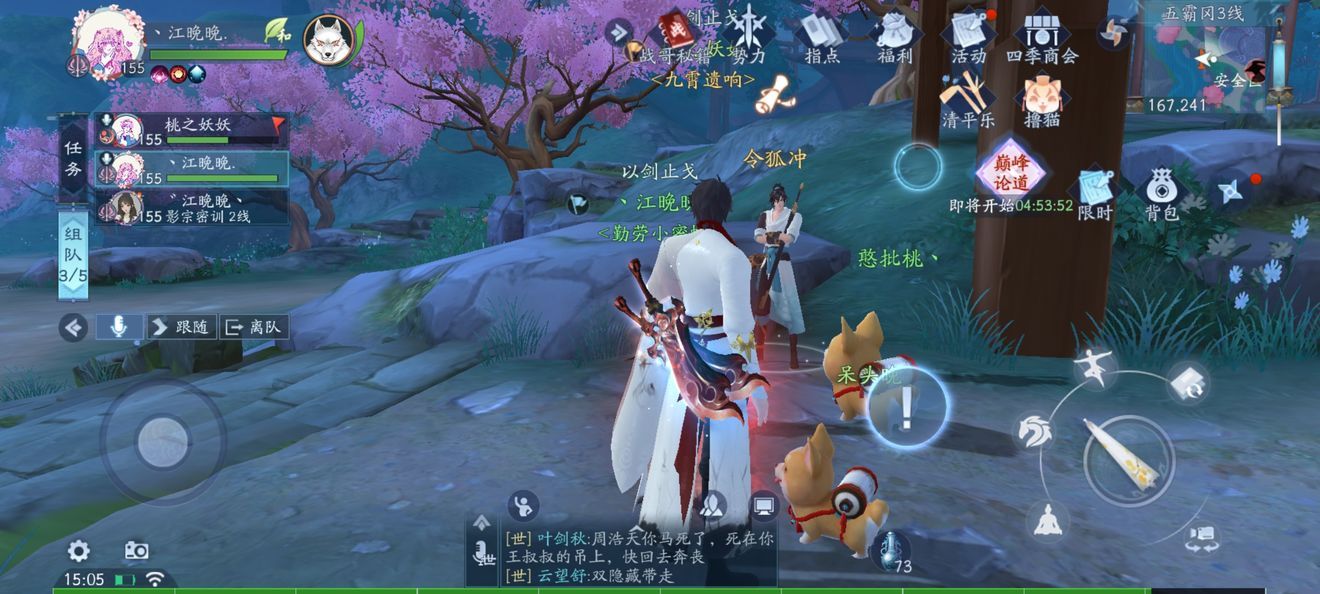1320x594 pixels.
Task: Open the 活动 events menu
Action: tap(968, 37)
